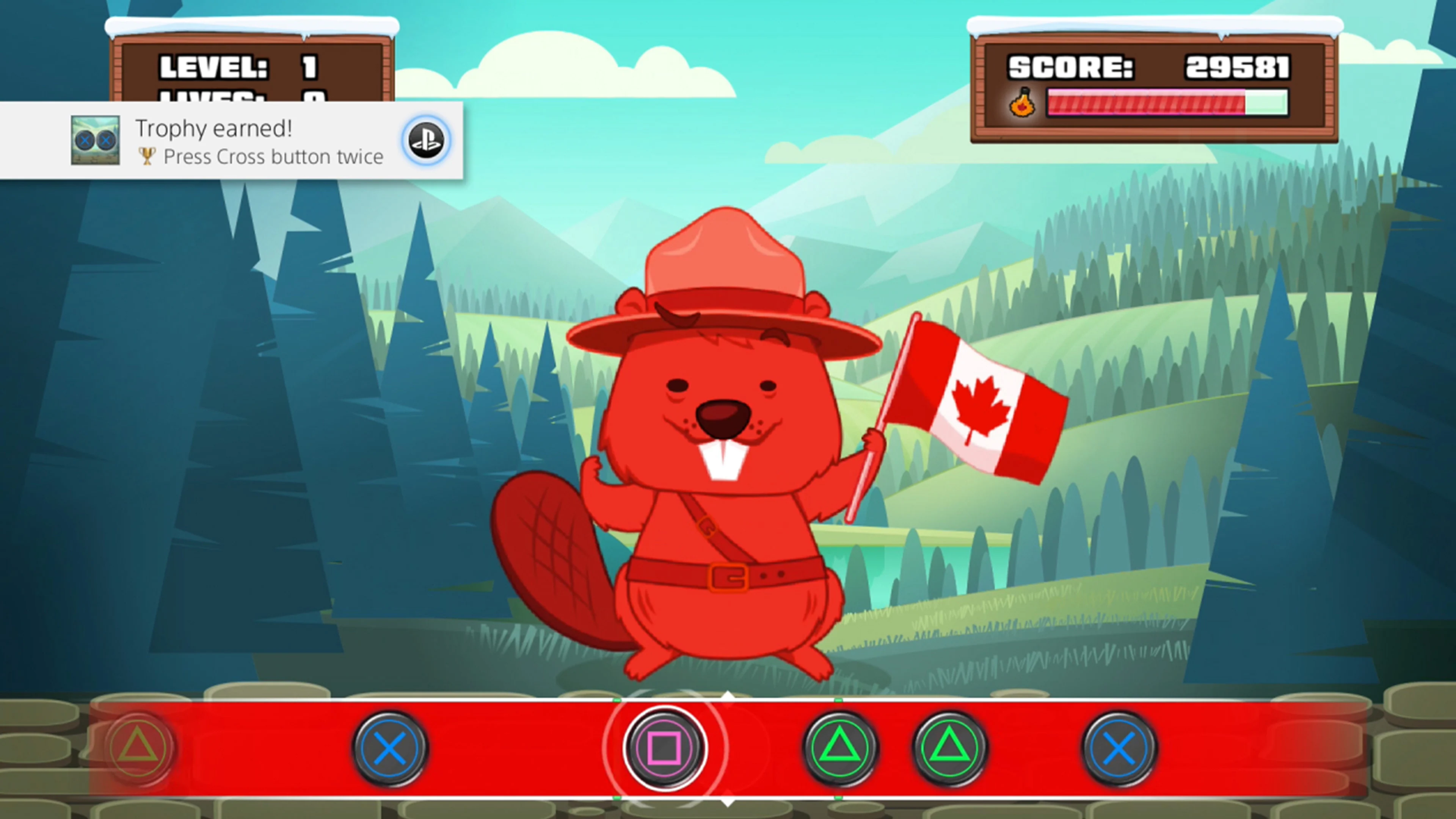Select the pink Square button prompt
Screen dimensions: 1456x819
coord(665,747)
